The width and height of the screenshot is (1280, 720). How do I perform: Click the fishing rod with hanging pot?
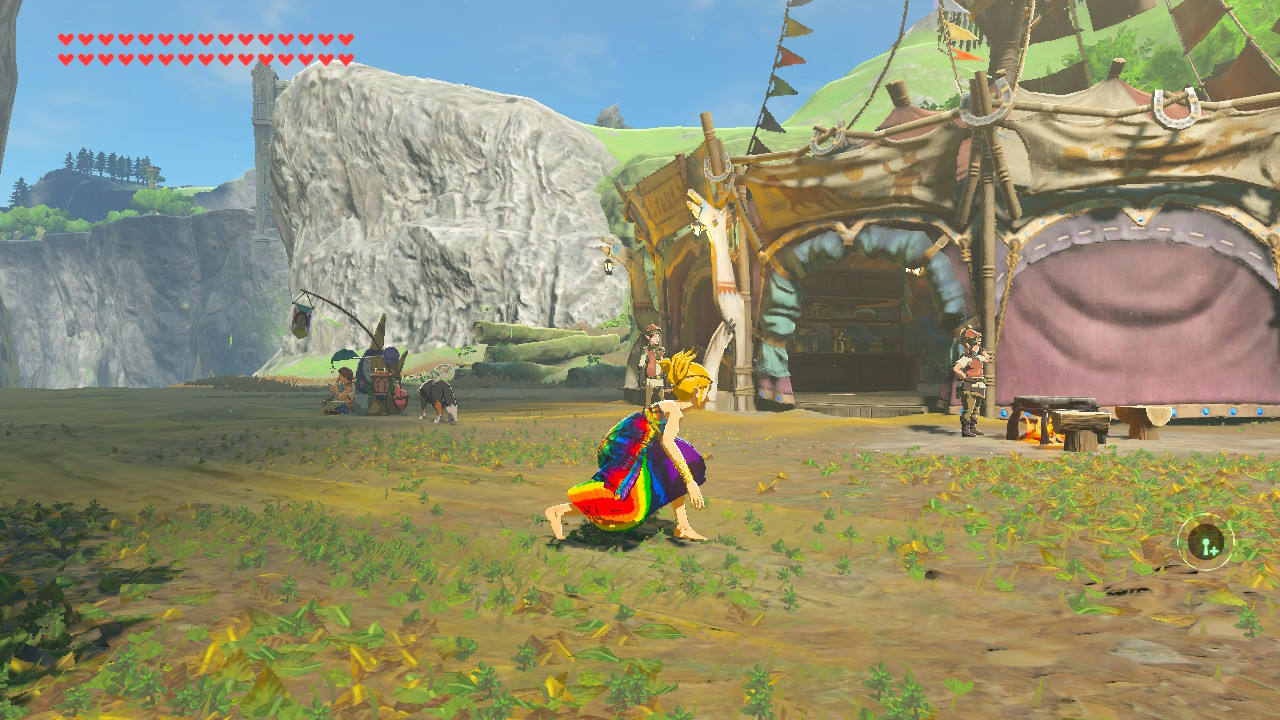(x=300, y=321)
